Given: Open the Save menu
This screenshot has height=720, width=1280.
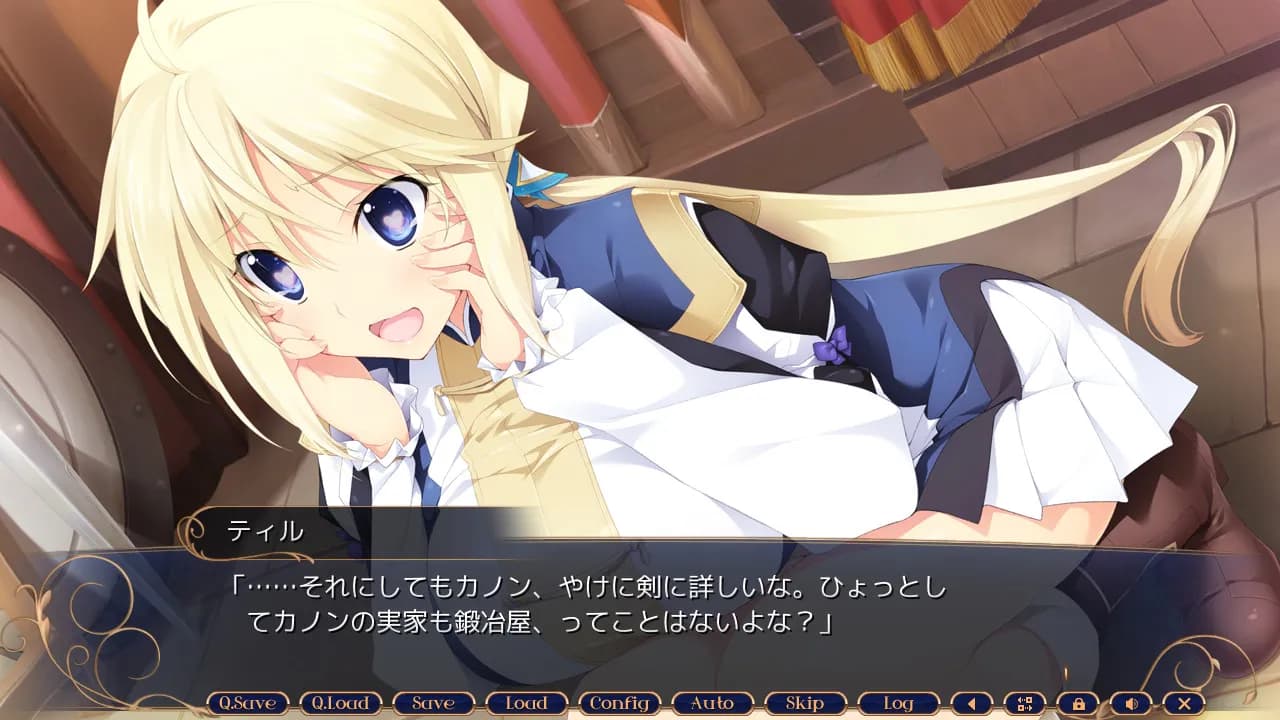Looking at the screenshot, I should 433,703.
